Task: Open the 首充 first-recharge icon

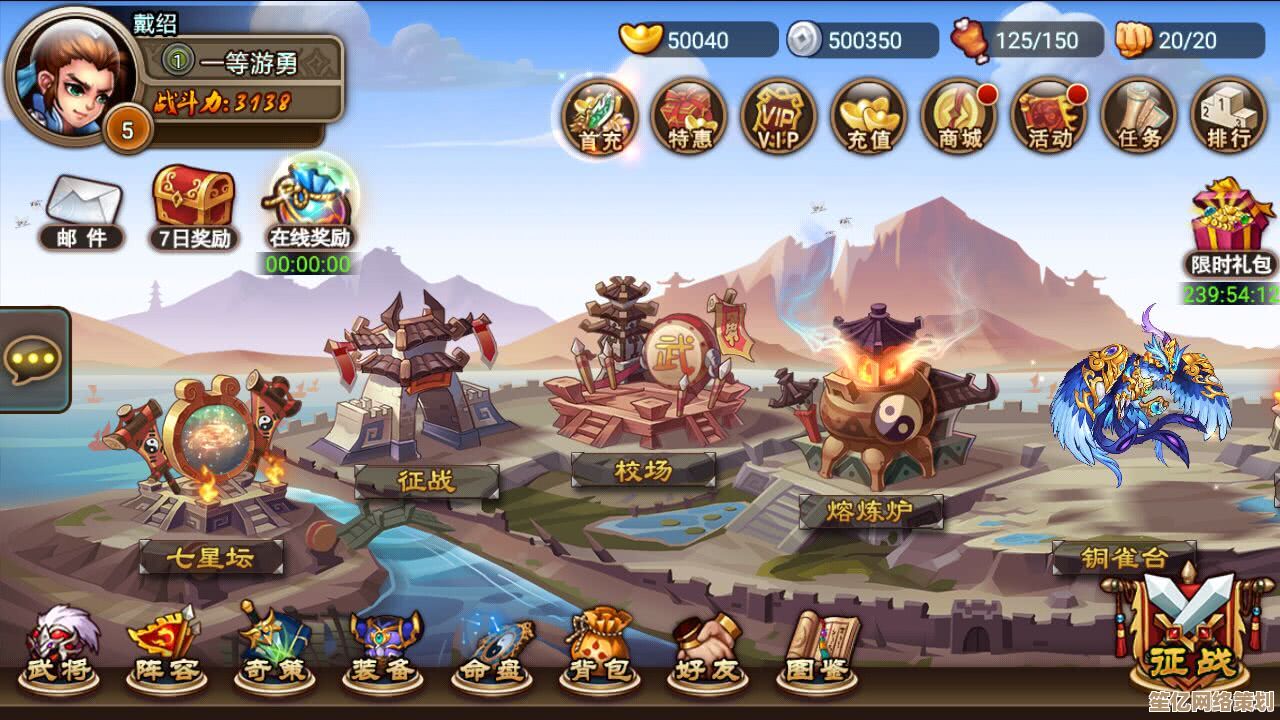Action: 598,116
